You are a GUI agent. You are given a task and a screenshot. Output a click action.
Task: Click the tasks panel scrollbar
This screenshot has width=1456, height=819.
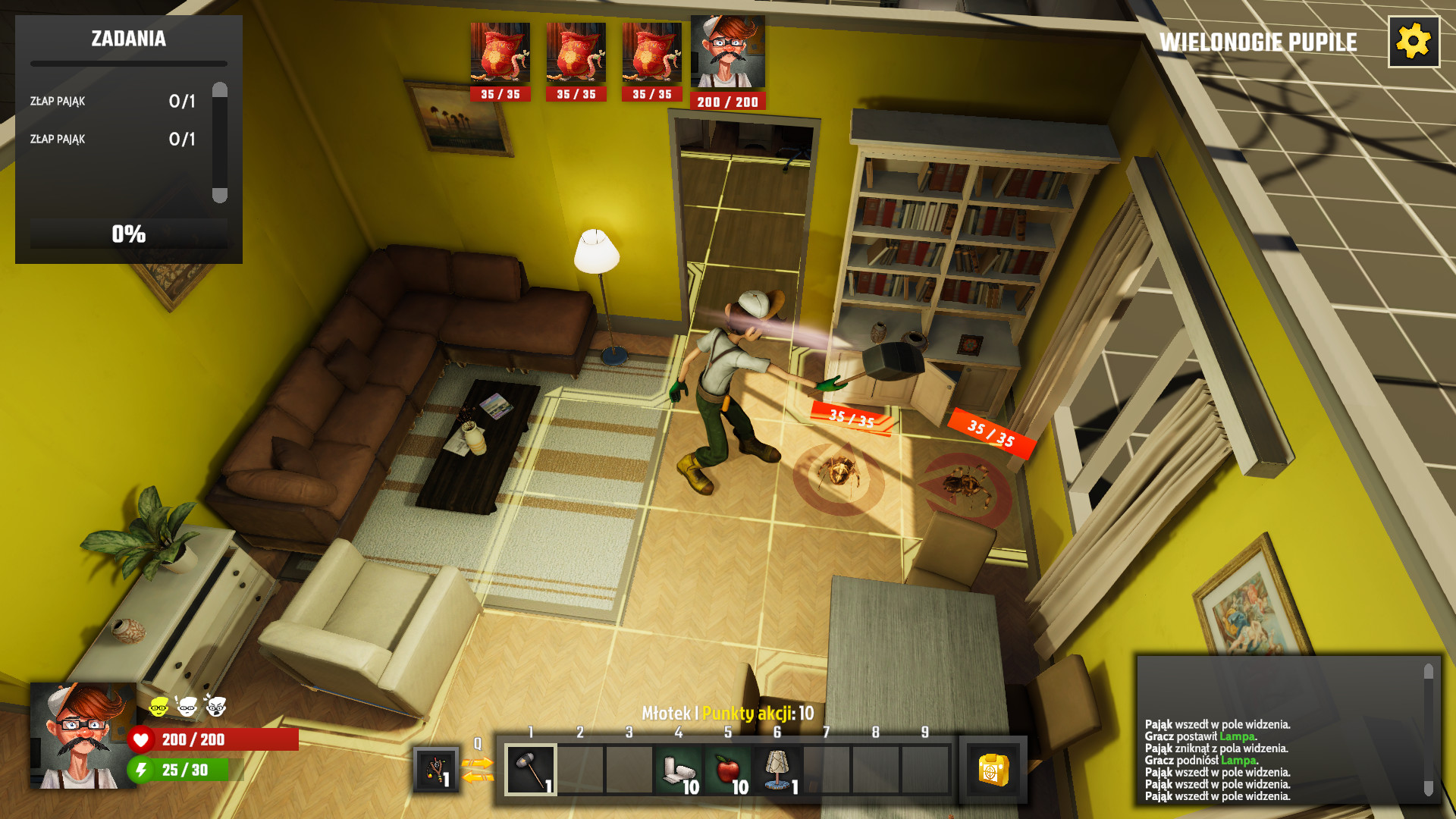click(220, 142)
